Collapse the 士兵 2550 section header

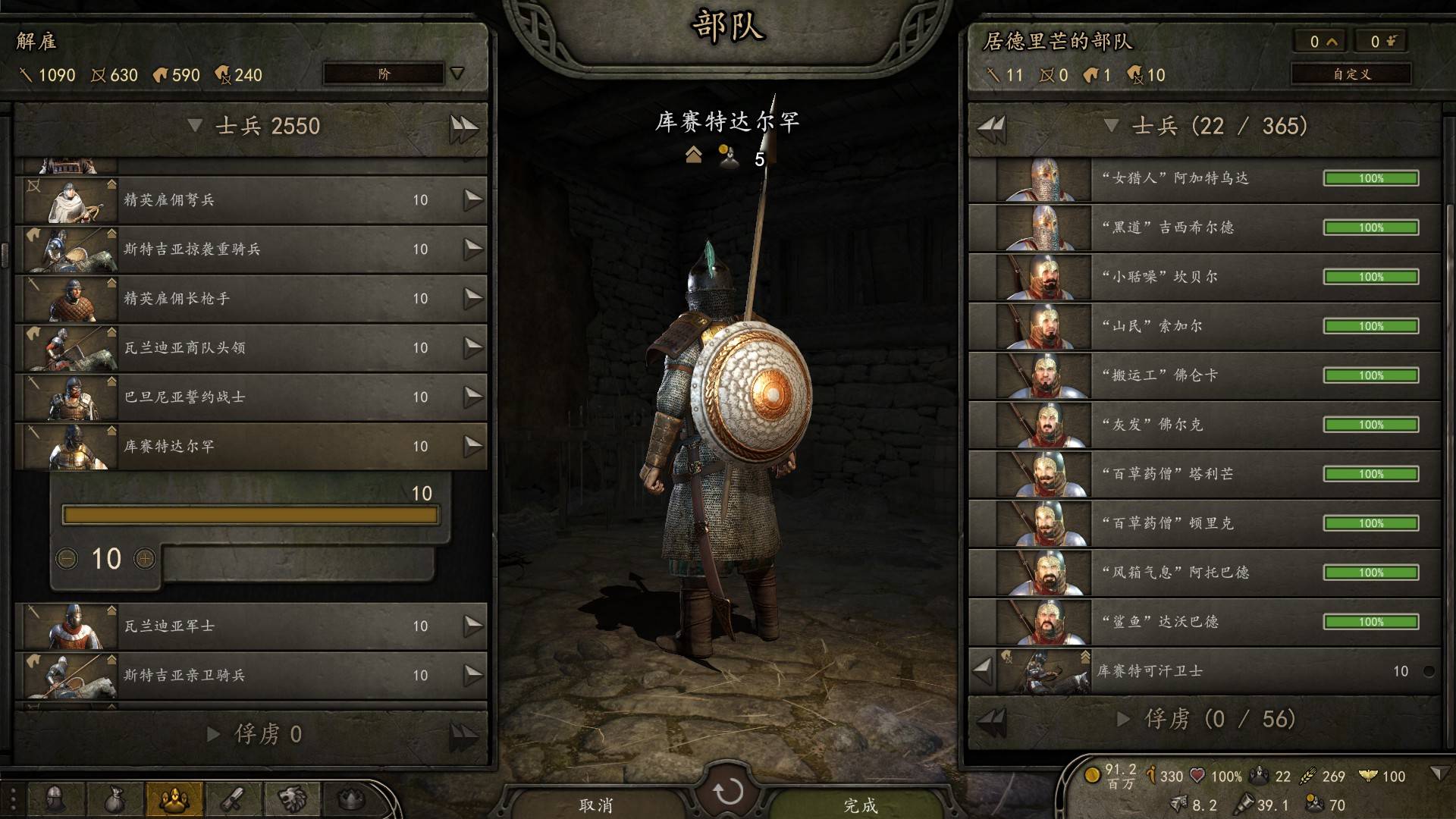195,126
